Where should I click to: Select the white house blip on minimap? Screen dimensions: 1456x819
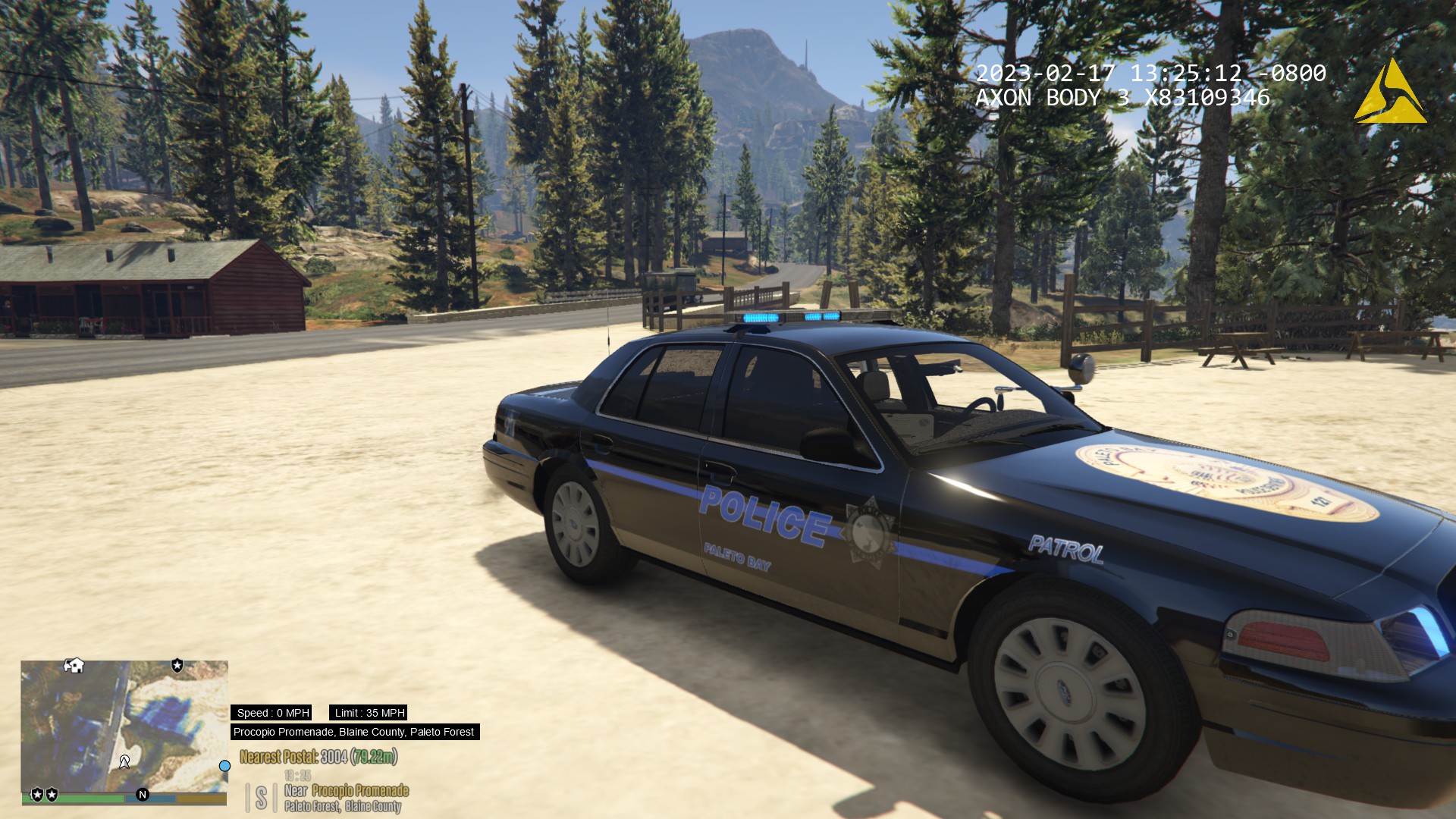point(74,665)
